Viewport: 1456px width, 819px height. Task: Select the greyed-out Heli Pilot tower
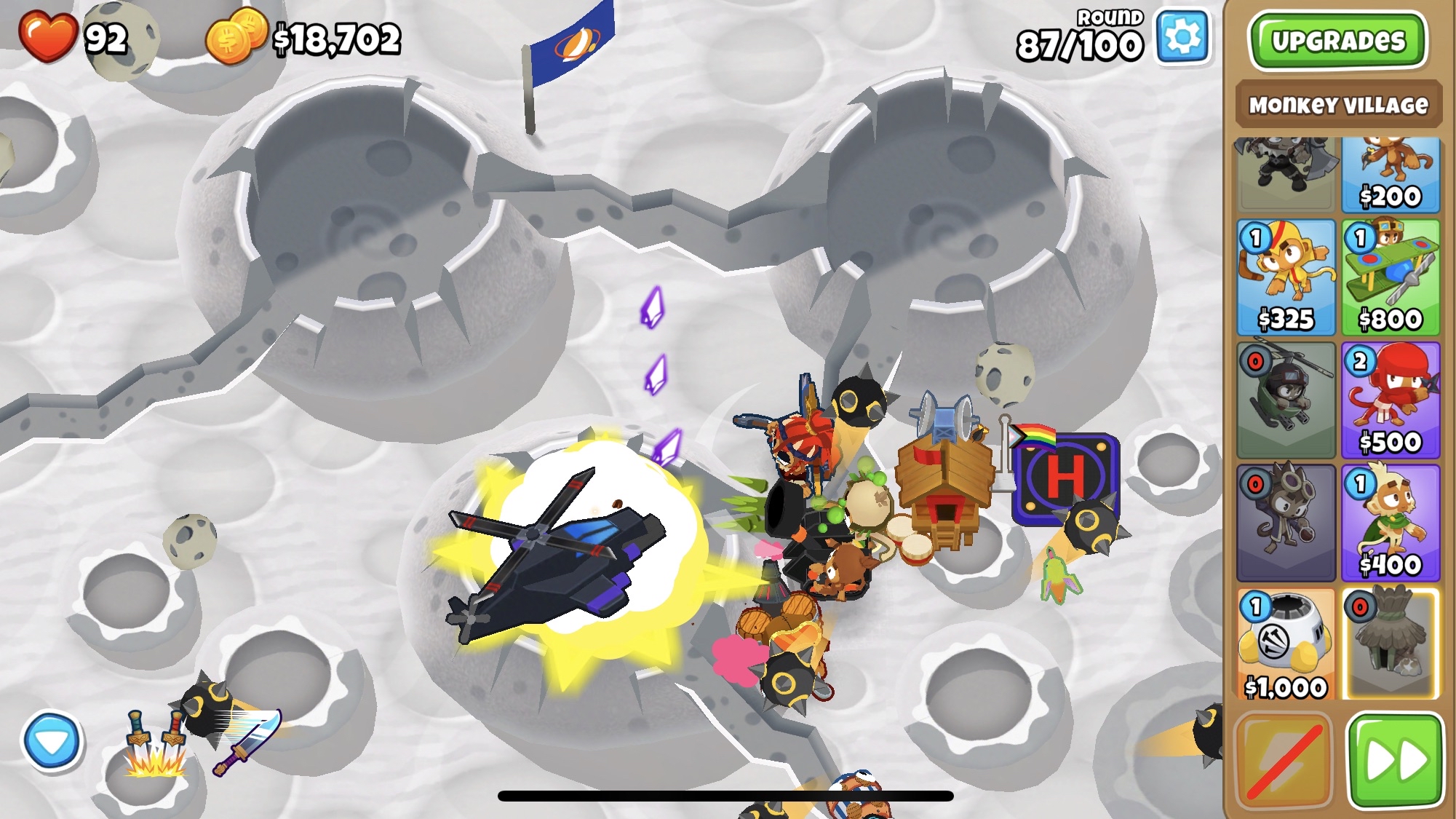click(1286, 400)
